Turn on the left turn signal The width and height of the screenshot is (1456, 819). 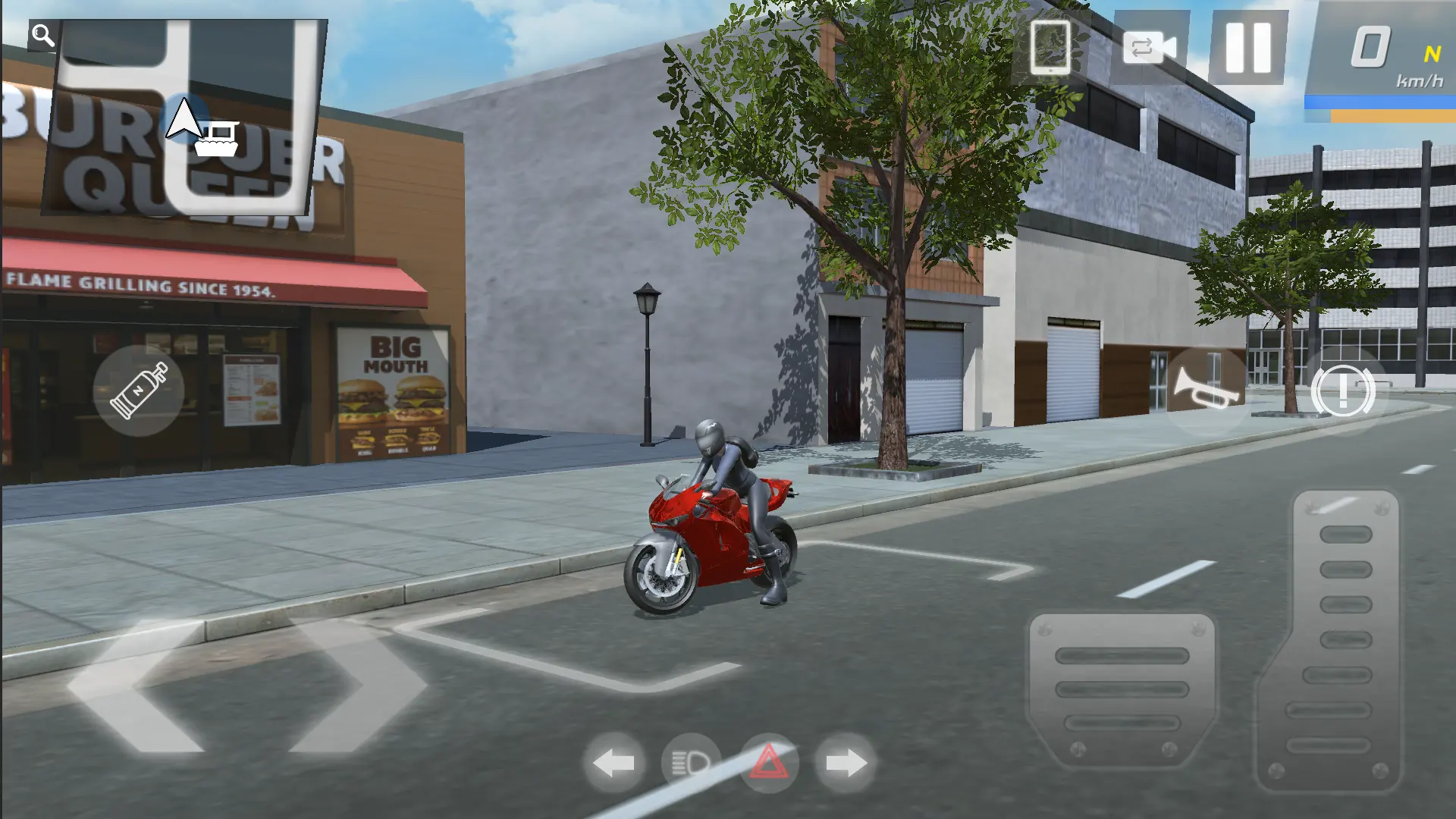pos(613,763)
